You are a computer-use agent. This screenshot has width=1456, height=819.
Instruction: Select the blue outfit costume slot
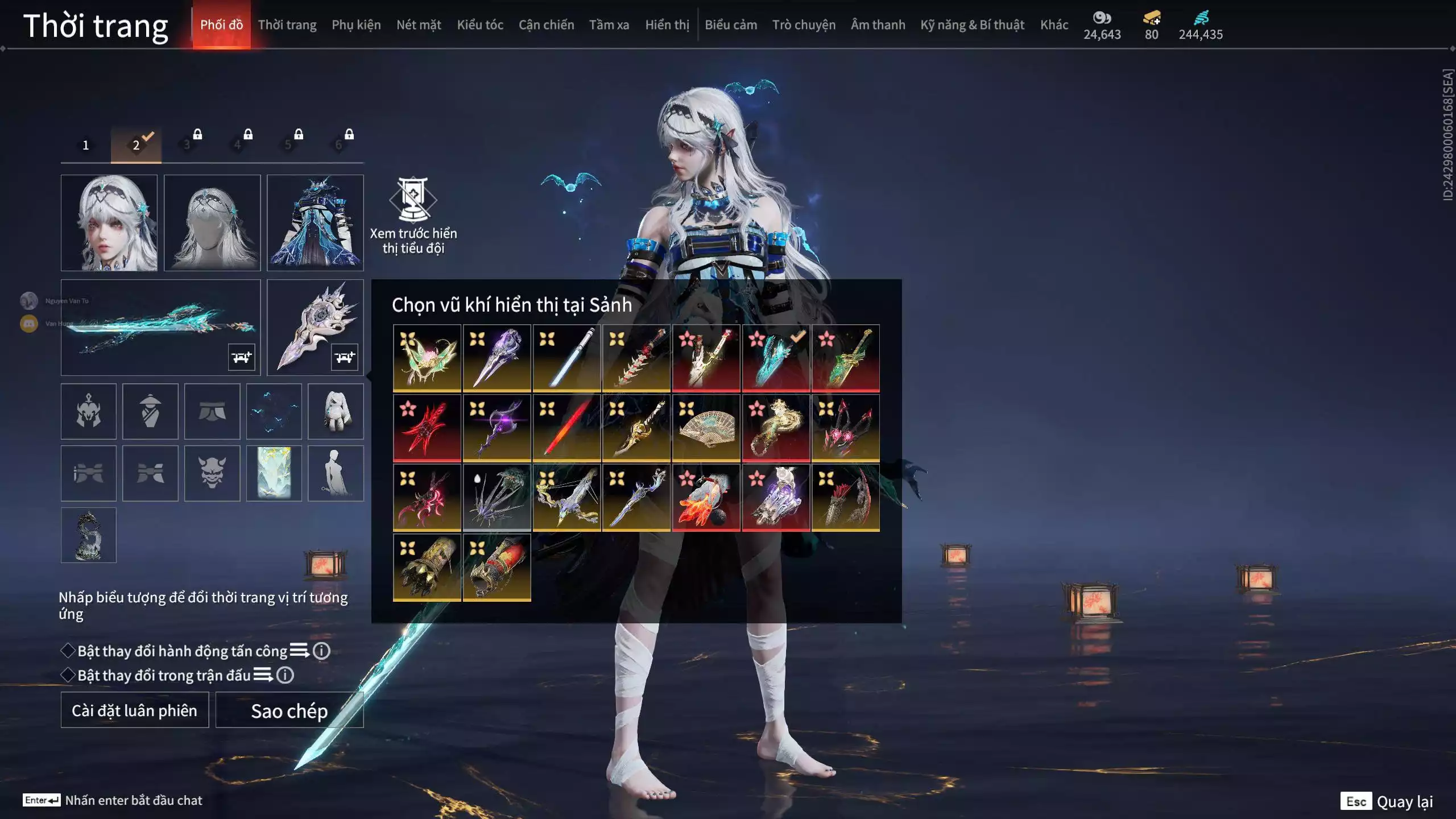click(x=315, y=222)
